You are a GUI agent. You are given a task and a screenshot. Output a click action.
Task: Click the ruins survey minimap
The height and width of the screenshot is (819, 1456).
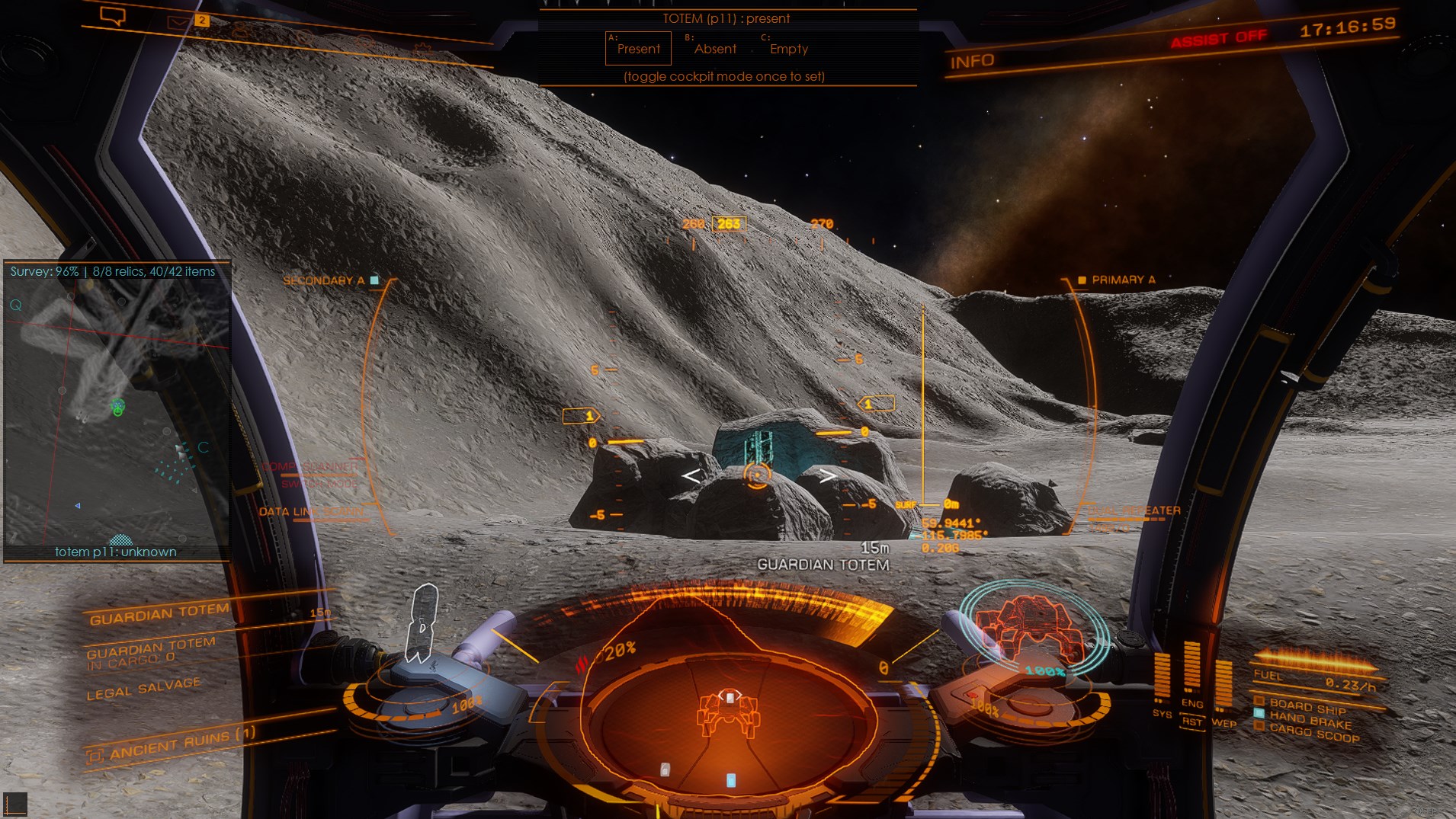pyautogui.click(x=117, y=411)
